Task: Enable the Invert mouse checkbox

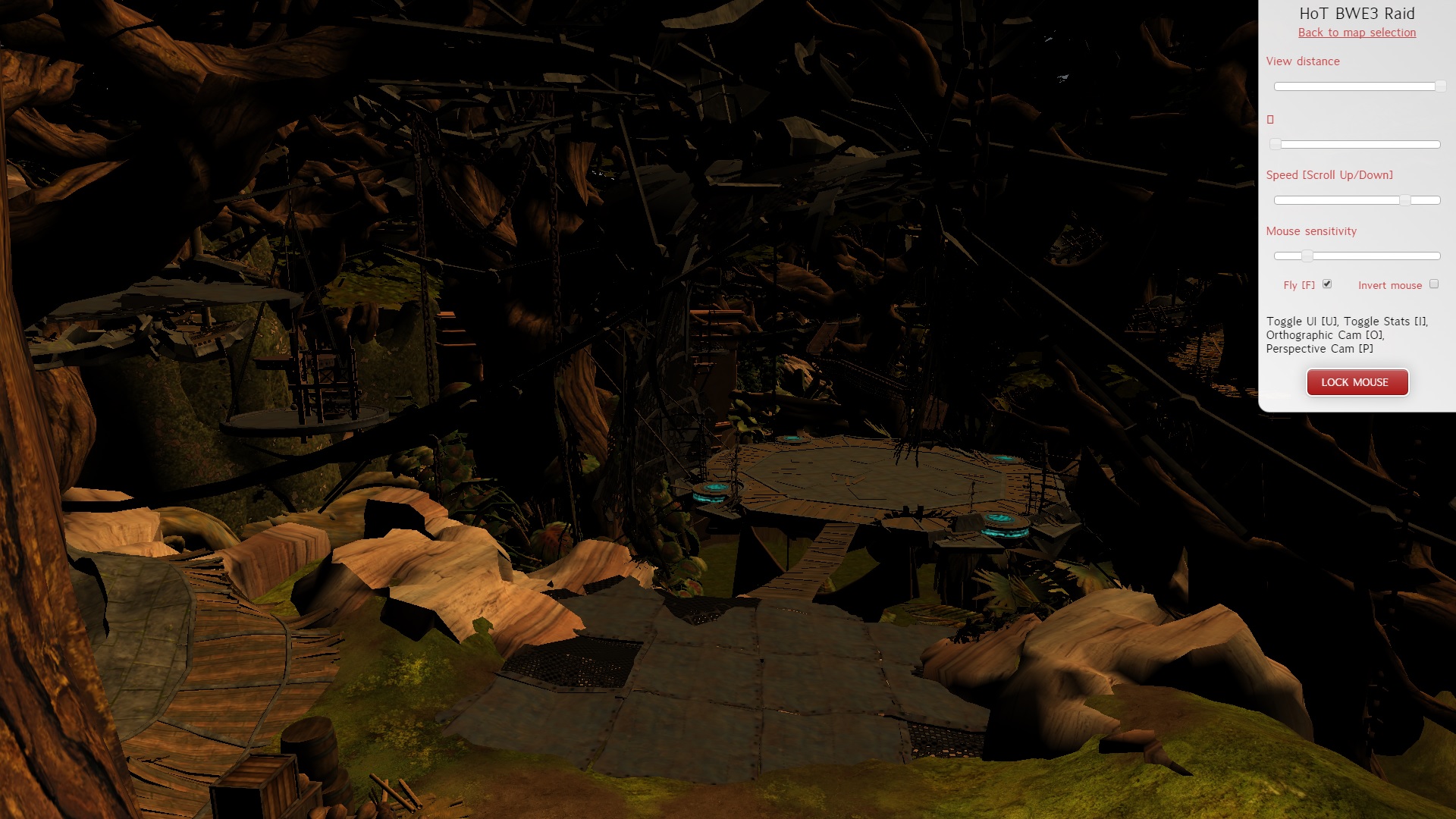Action: pyautogui.click(x=1433, y=284)
